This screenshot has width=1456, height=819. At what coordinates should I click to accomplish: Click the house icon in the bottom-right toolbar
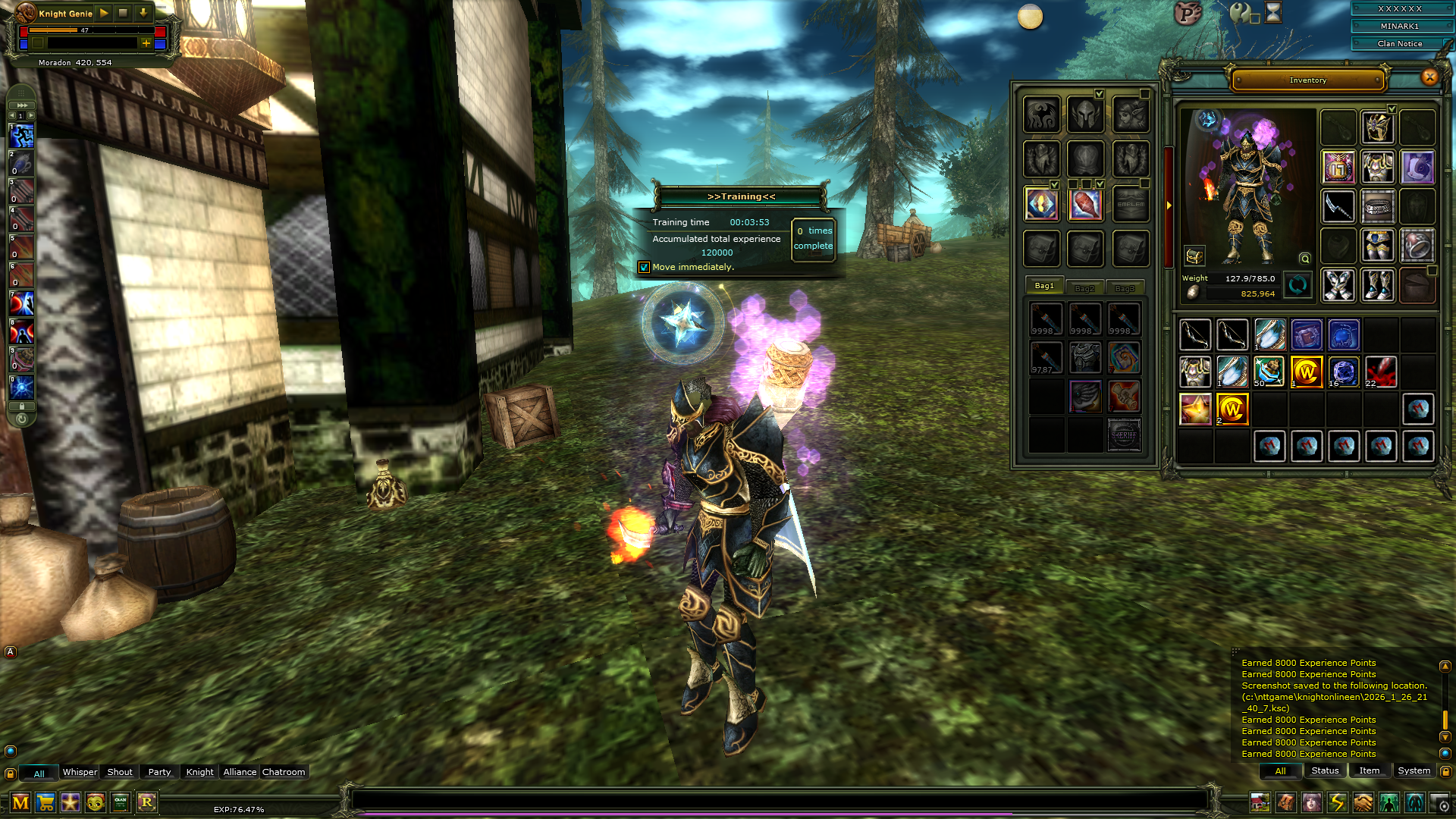1260,802
